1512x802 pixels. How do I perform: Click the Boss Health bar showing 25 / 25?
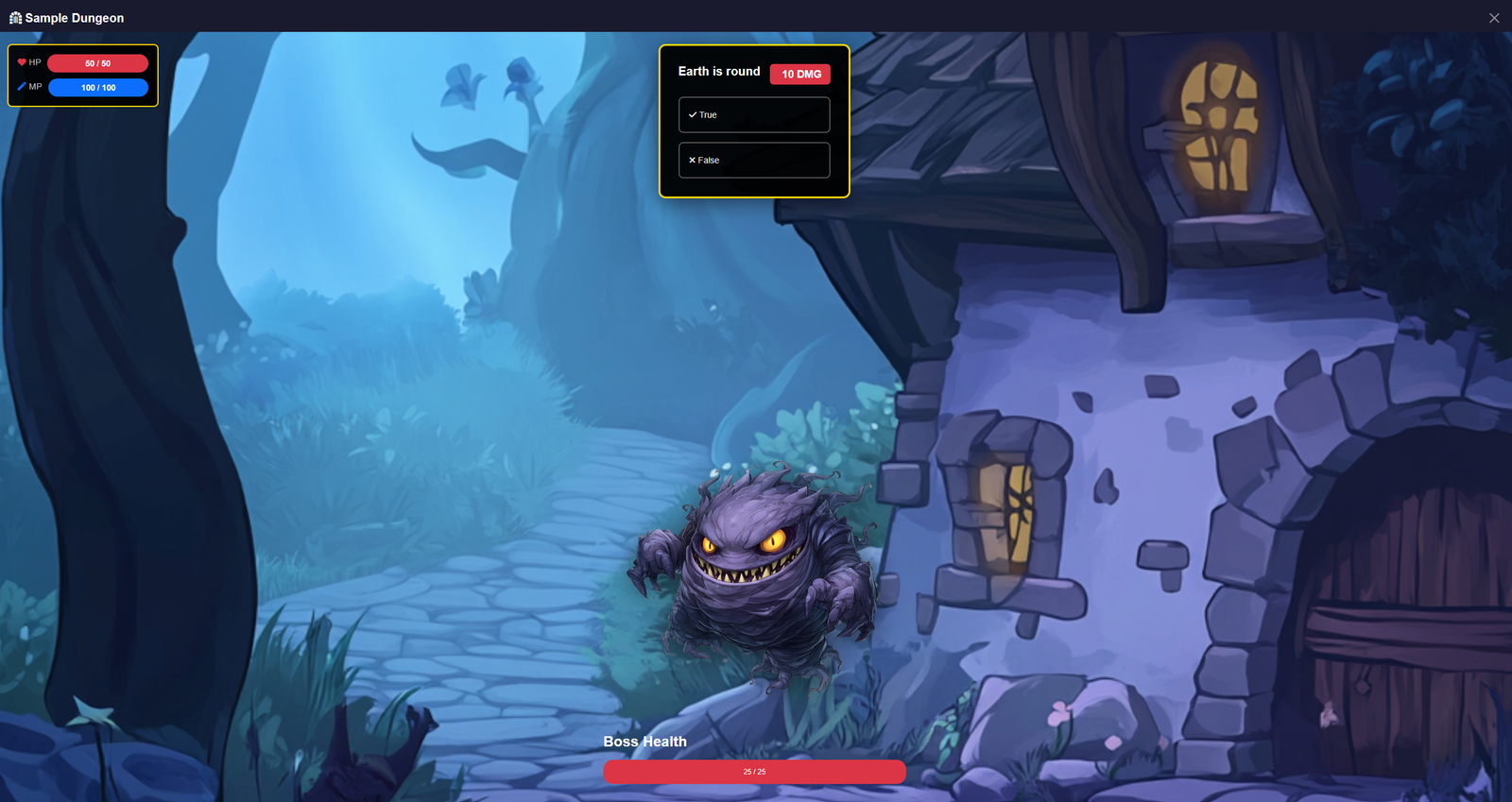coord(754,771)
